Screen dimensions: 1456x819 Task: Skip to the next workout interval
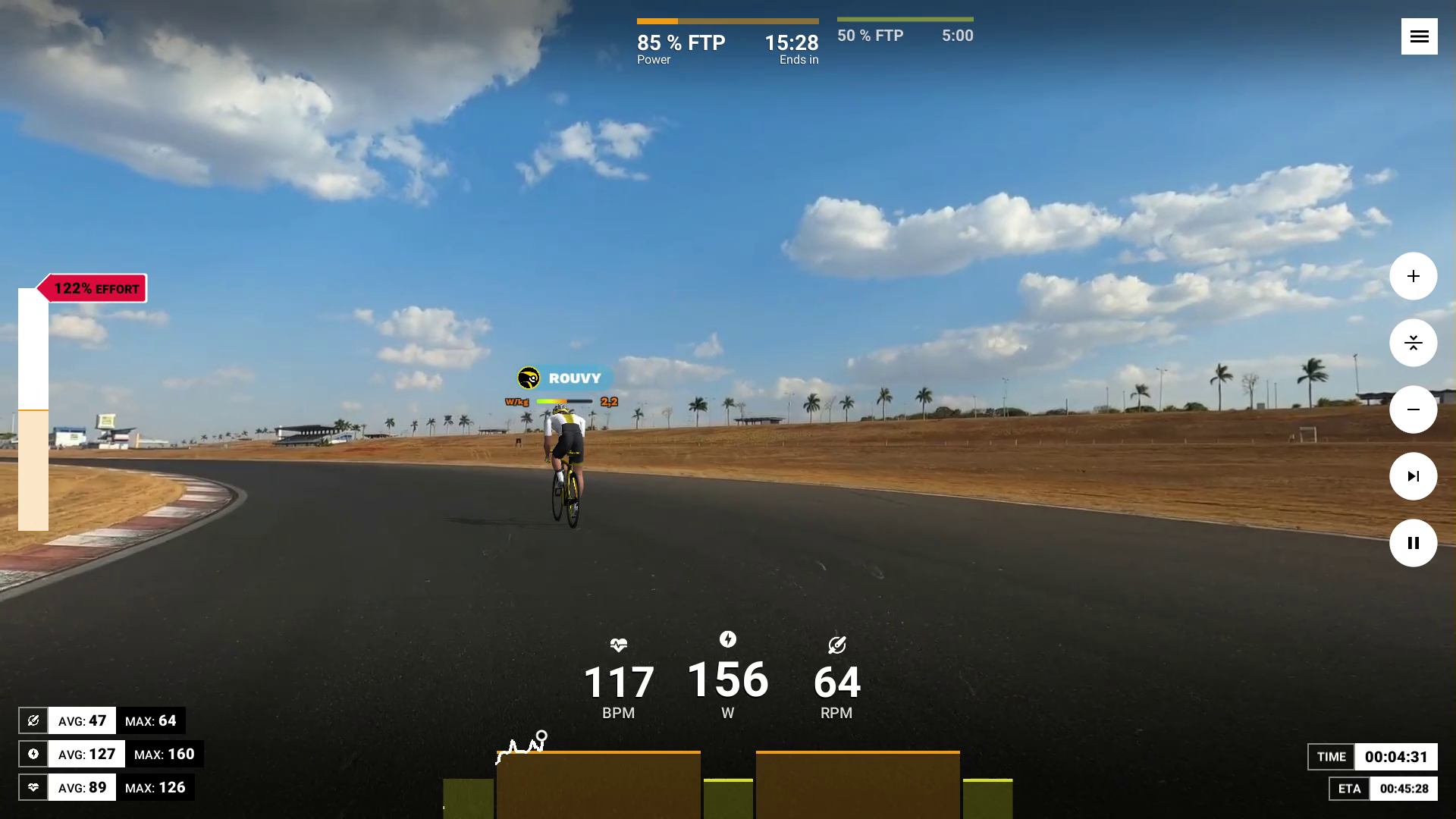tap(1413, 476)
